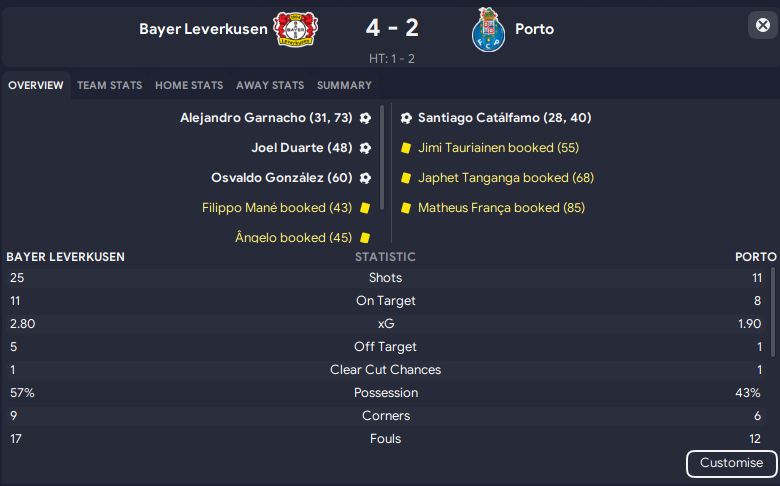Close the match stats popup
Screen dimensions: 780x486
point(763,26)
